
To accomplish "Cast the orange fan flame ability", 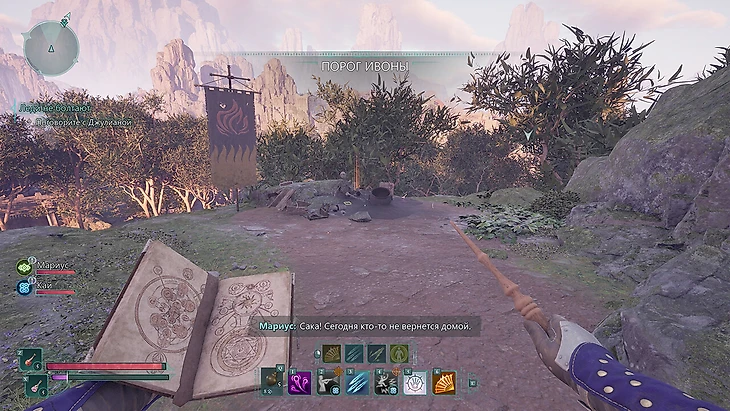I will pyautogui.click(x=443, y=381).
